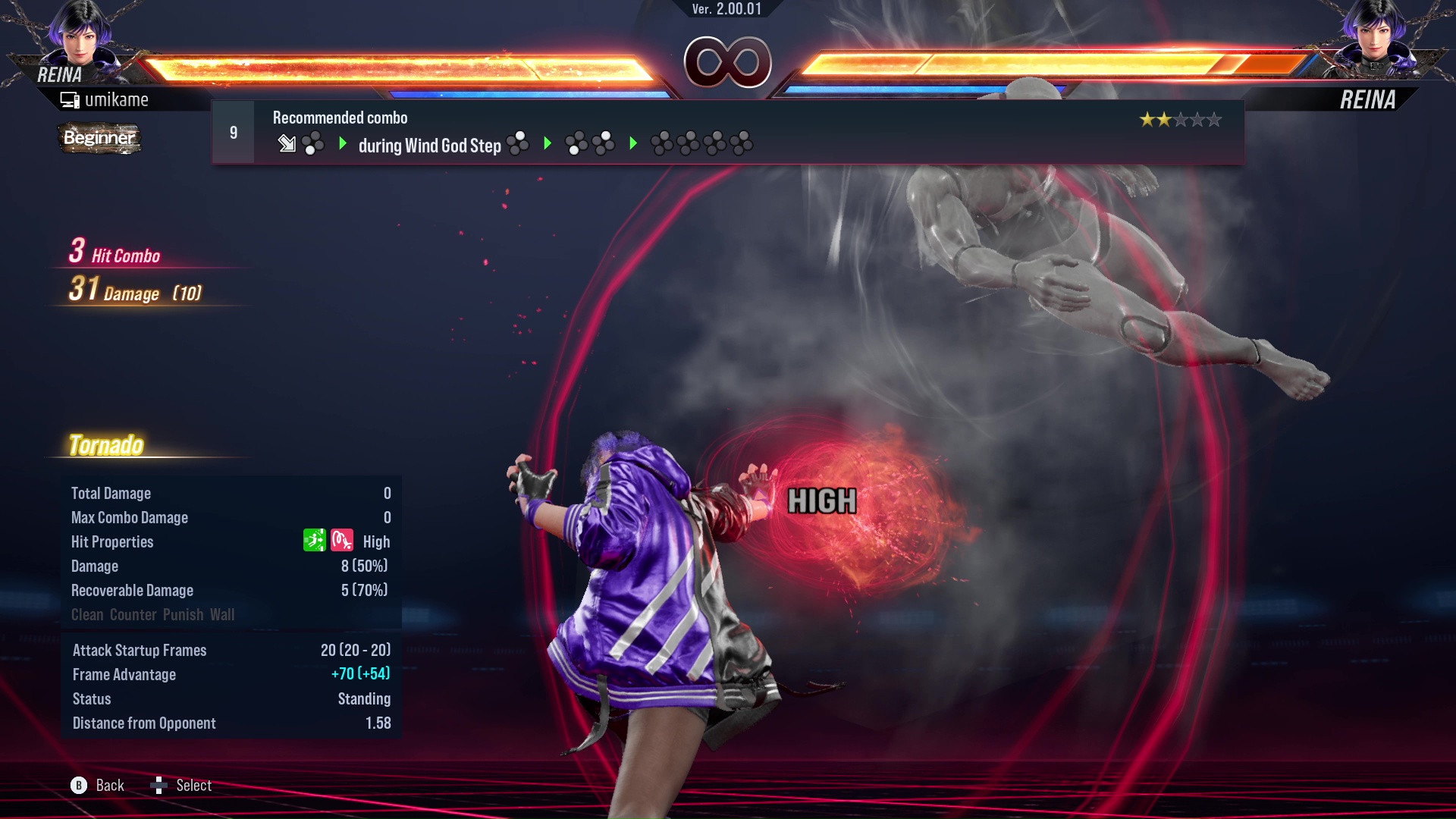
Task: Click the down-forward arrow input icon
Action: coord(287,144)
